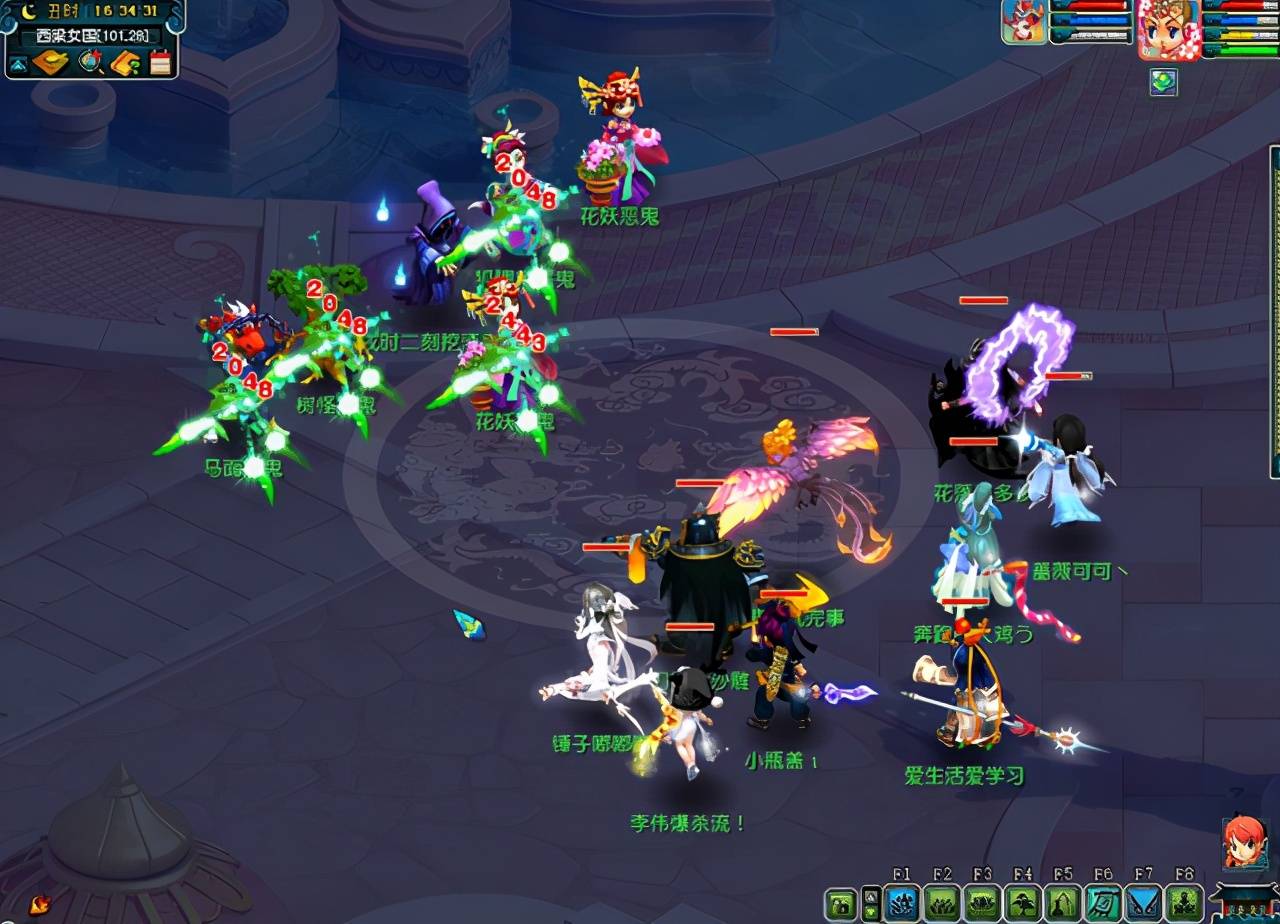Screen dimensions: 1280x924
Task: Click the player character portrait with flowers
Action: click(1168, 29)
